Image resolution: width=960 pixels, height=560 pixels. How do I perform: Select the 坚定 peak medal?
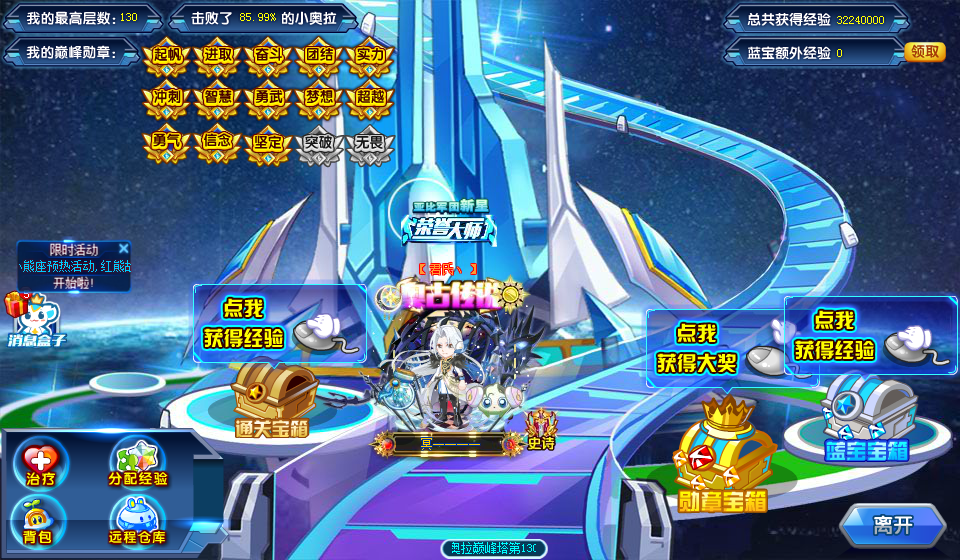coord(267,145)
